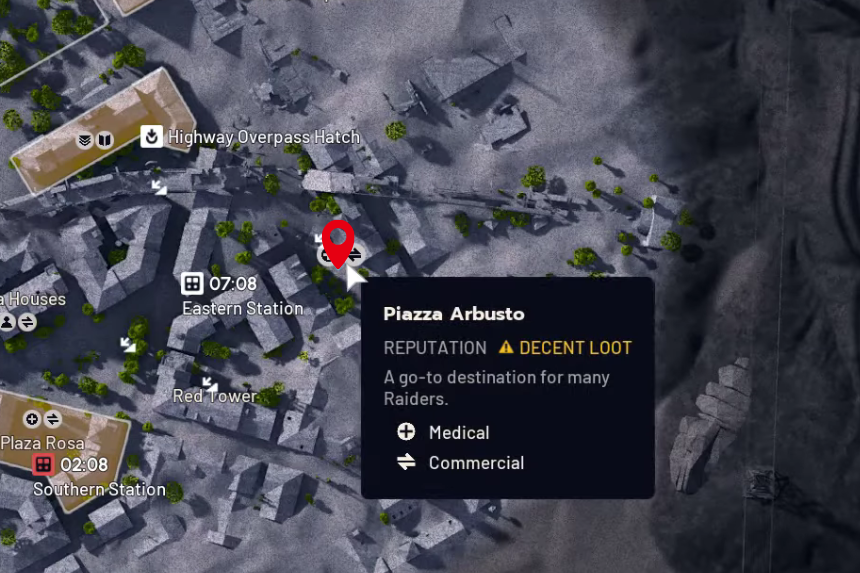This screenshot has width=860, height=573.
Task: Select the Highway Overpass Hatch marker
Action: coord(152,136)
